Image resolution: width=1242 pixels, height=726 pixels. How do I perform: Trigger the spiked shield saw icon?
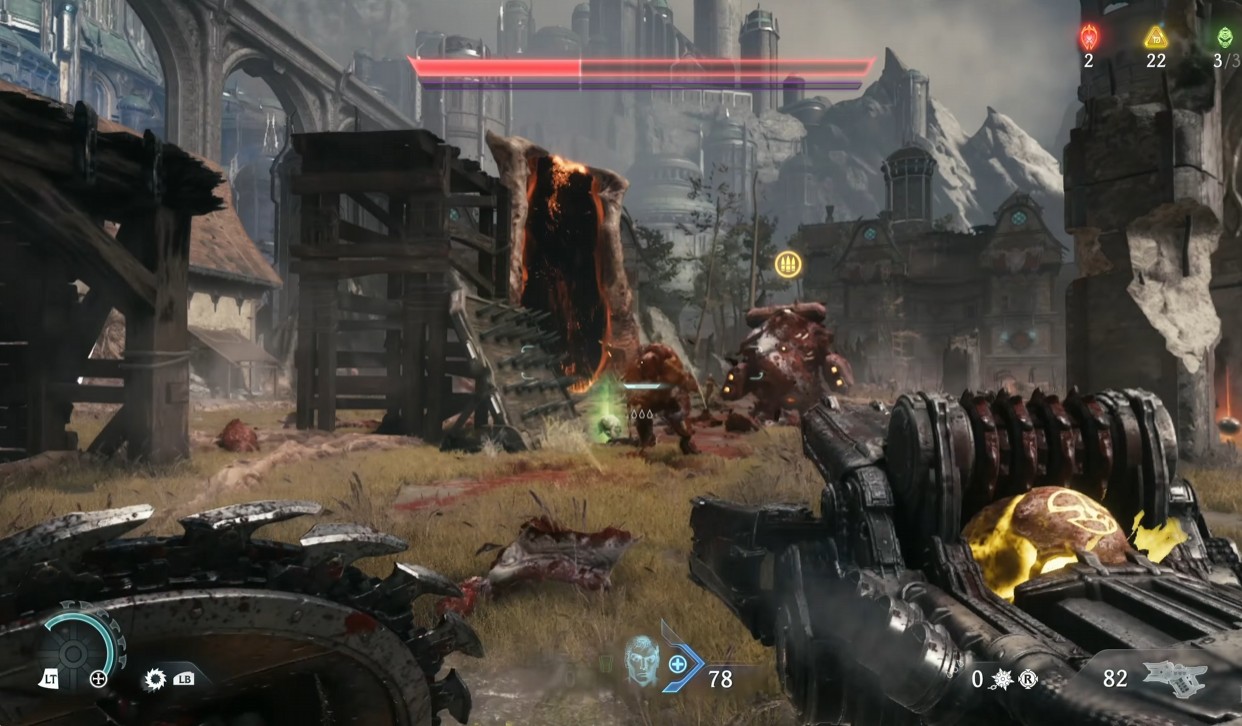tap(155, 679)
